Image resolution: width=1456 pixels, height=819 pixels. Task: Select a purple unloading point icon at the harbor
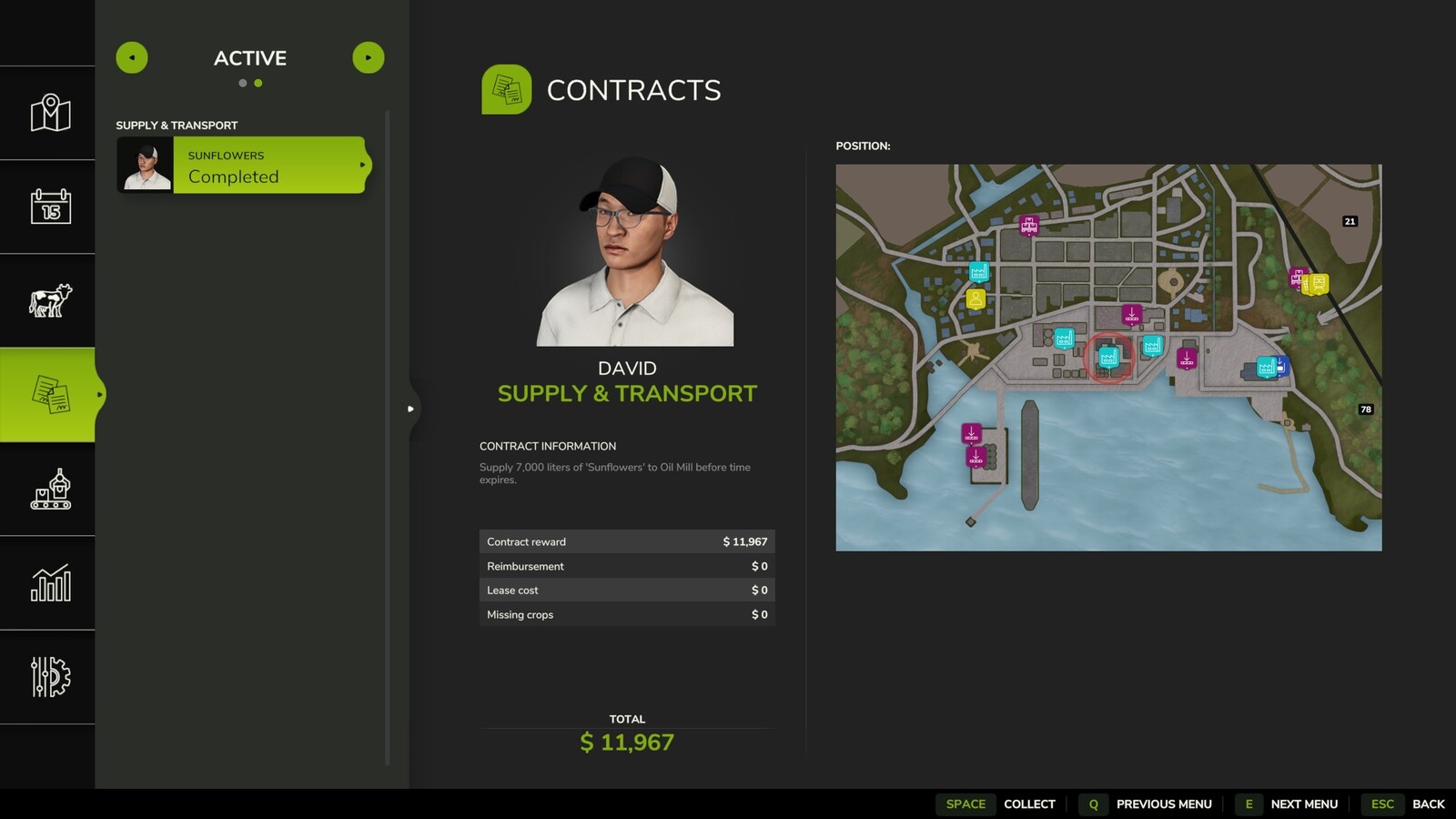tap(972, 432)
